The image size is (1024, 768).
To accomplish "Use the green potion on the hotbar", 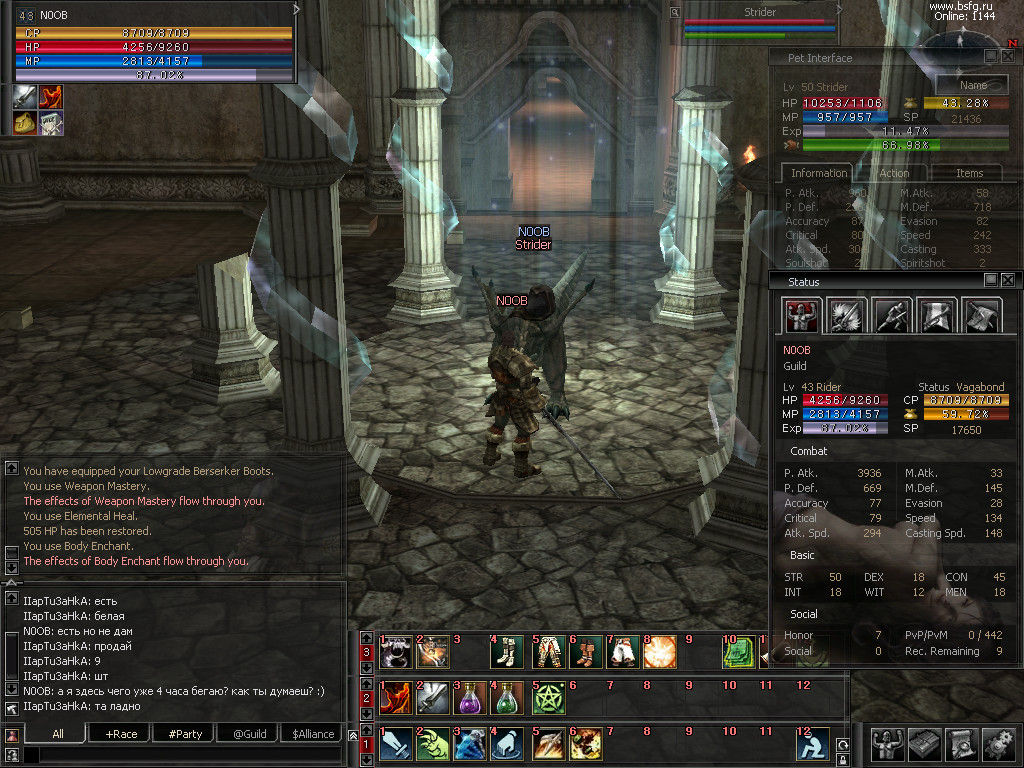I will (509, 696).
